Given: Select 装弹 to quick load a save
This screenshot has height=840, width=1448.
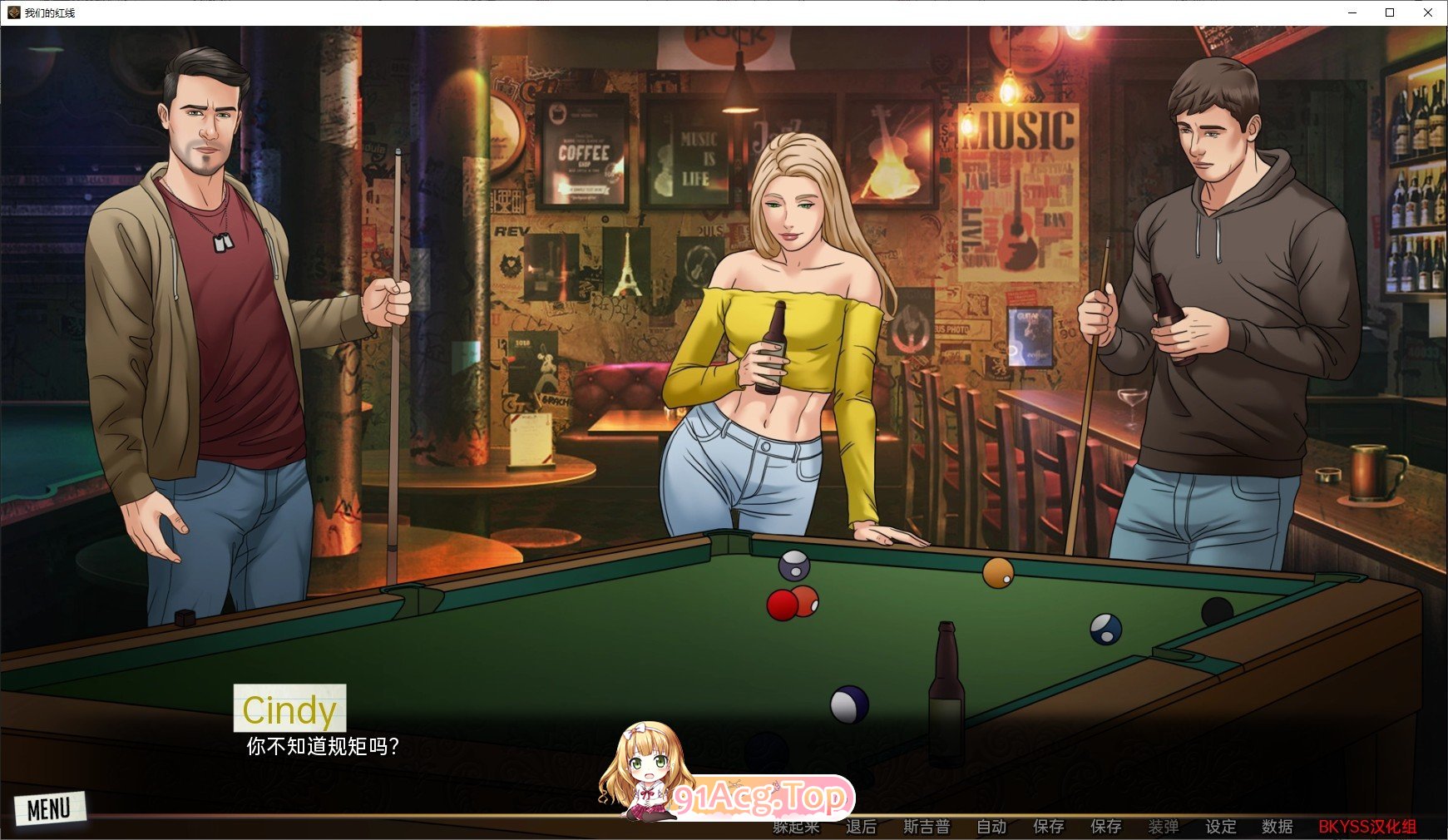Looking at the screenshot, I should click(1165, 826).
